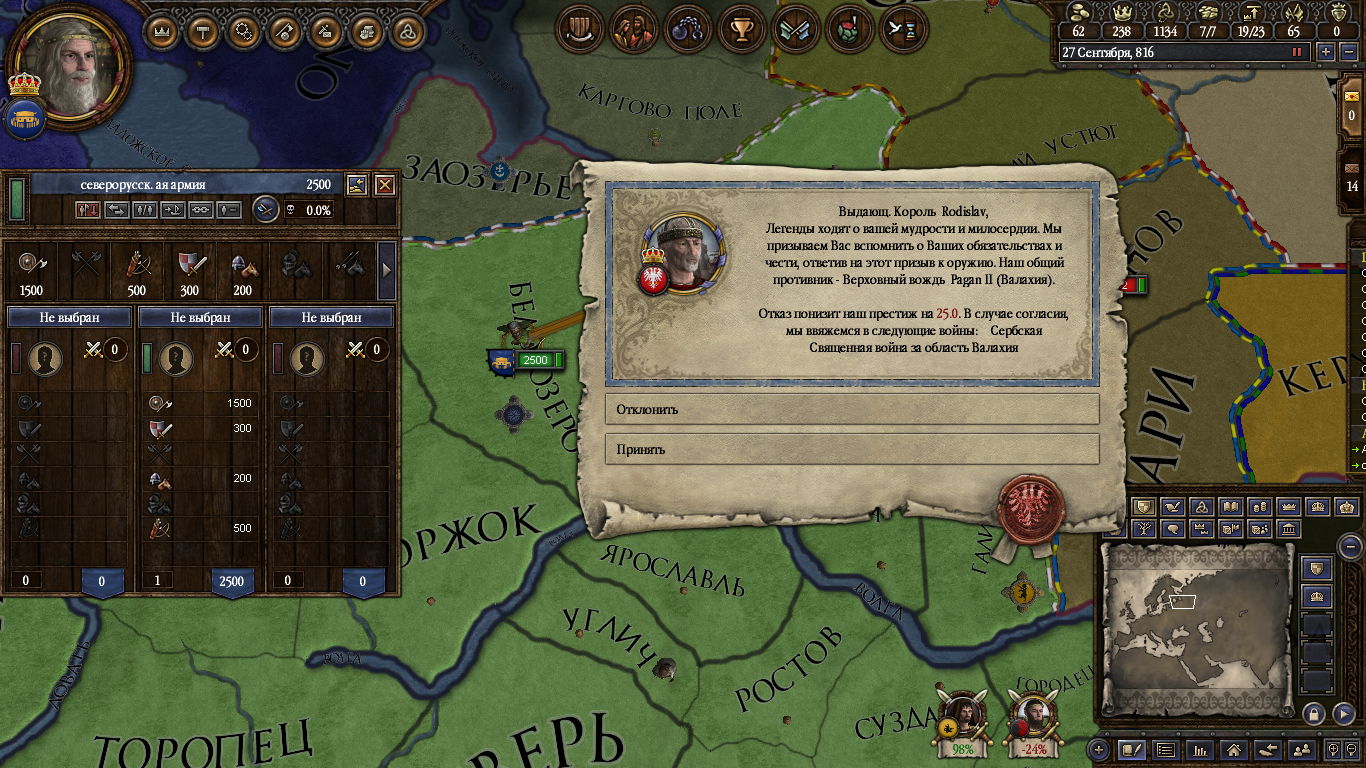Click the pause indicator beside the date
The height and width of the screenshot is (768, 1366).
point(1298,52)
